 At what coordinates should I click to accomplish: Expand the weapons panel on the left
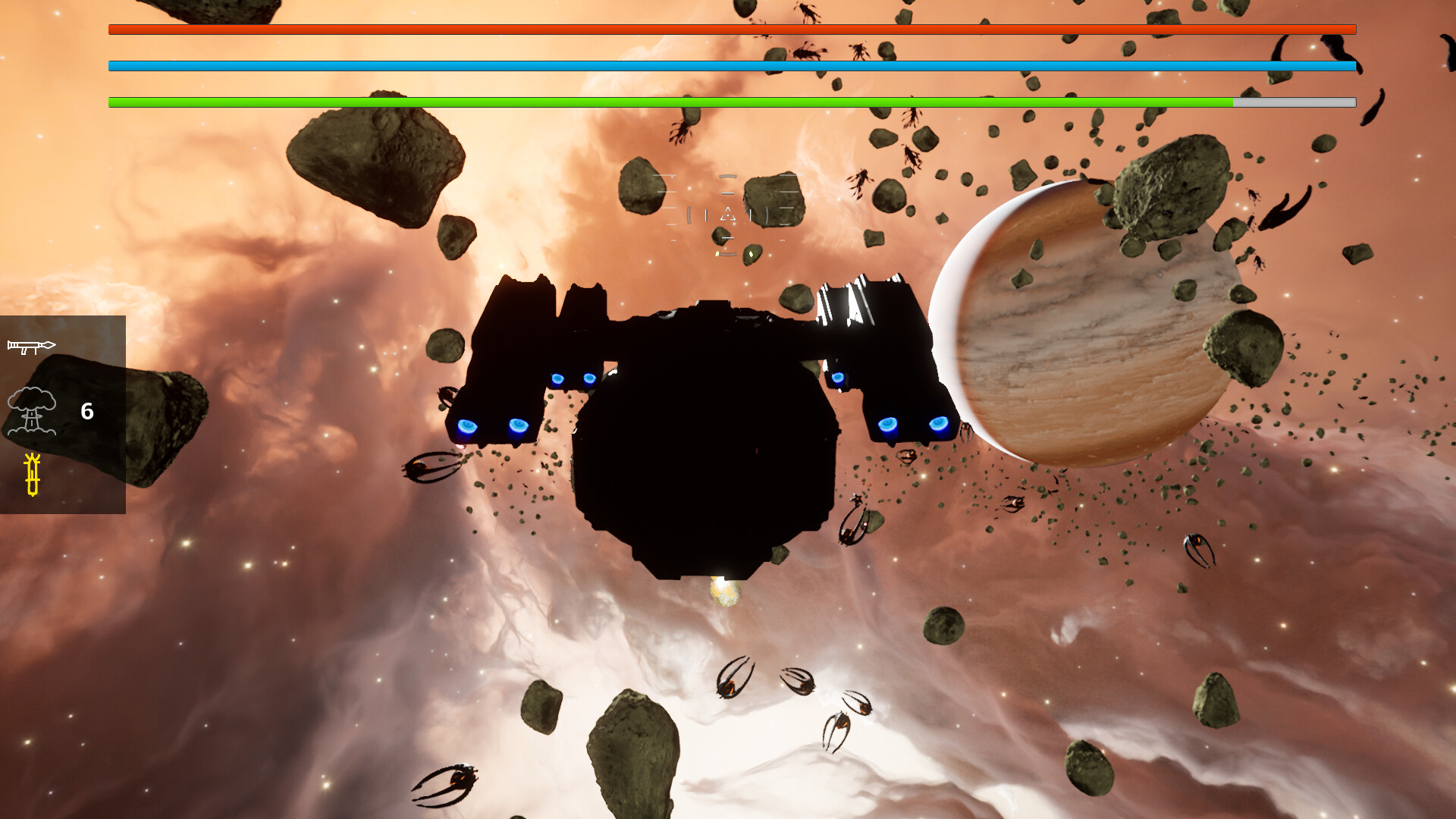tap(63, 413)
